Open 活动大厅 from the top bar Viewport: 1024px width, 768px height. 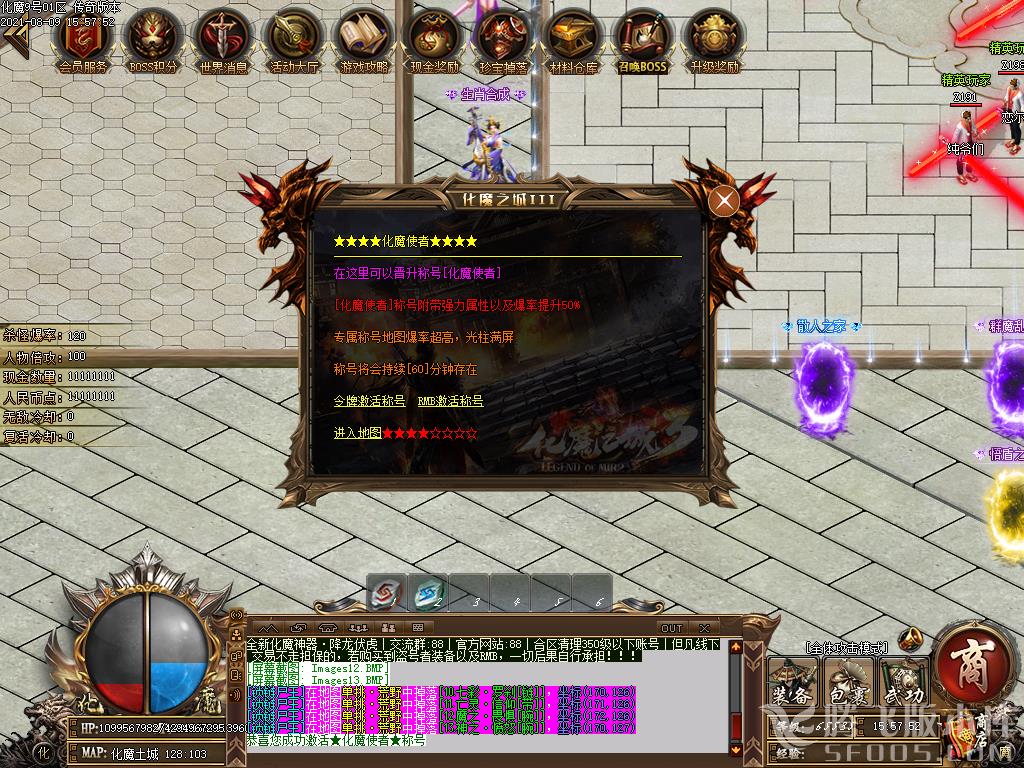pos(294,37)
